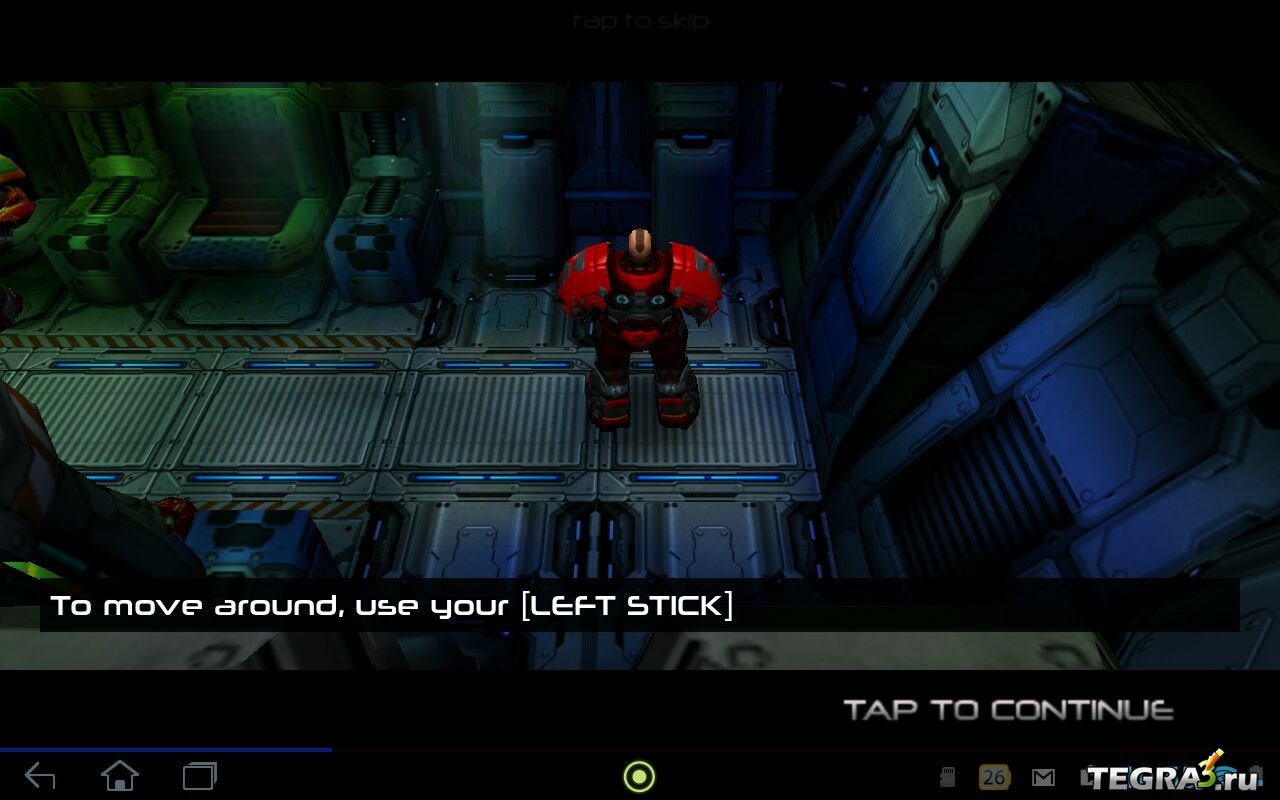Go back with the Android back arrow
The width and height of the screenshot is (1280, 800).
point(40,776)
